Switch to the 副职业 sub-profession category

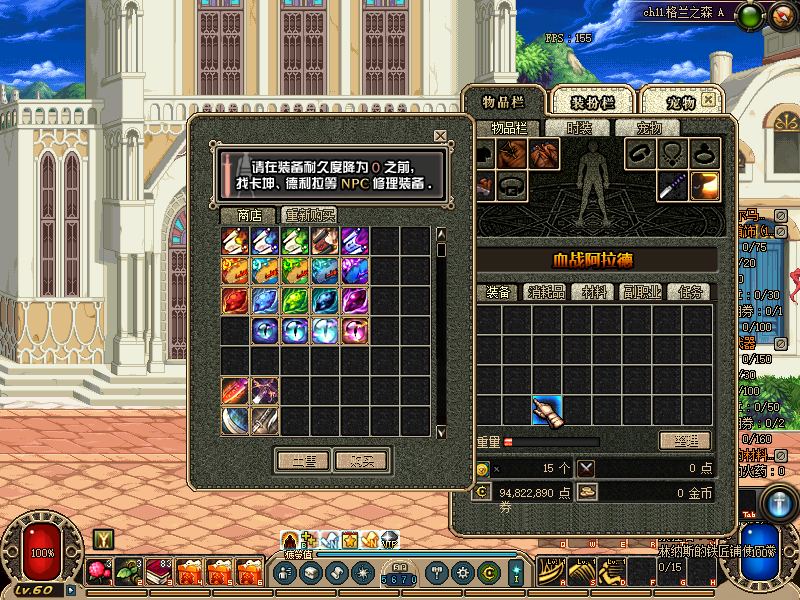pos(640,292)
